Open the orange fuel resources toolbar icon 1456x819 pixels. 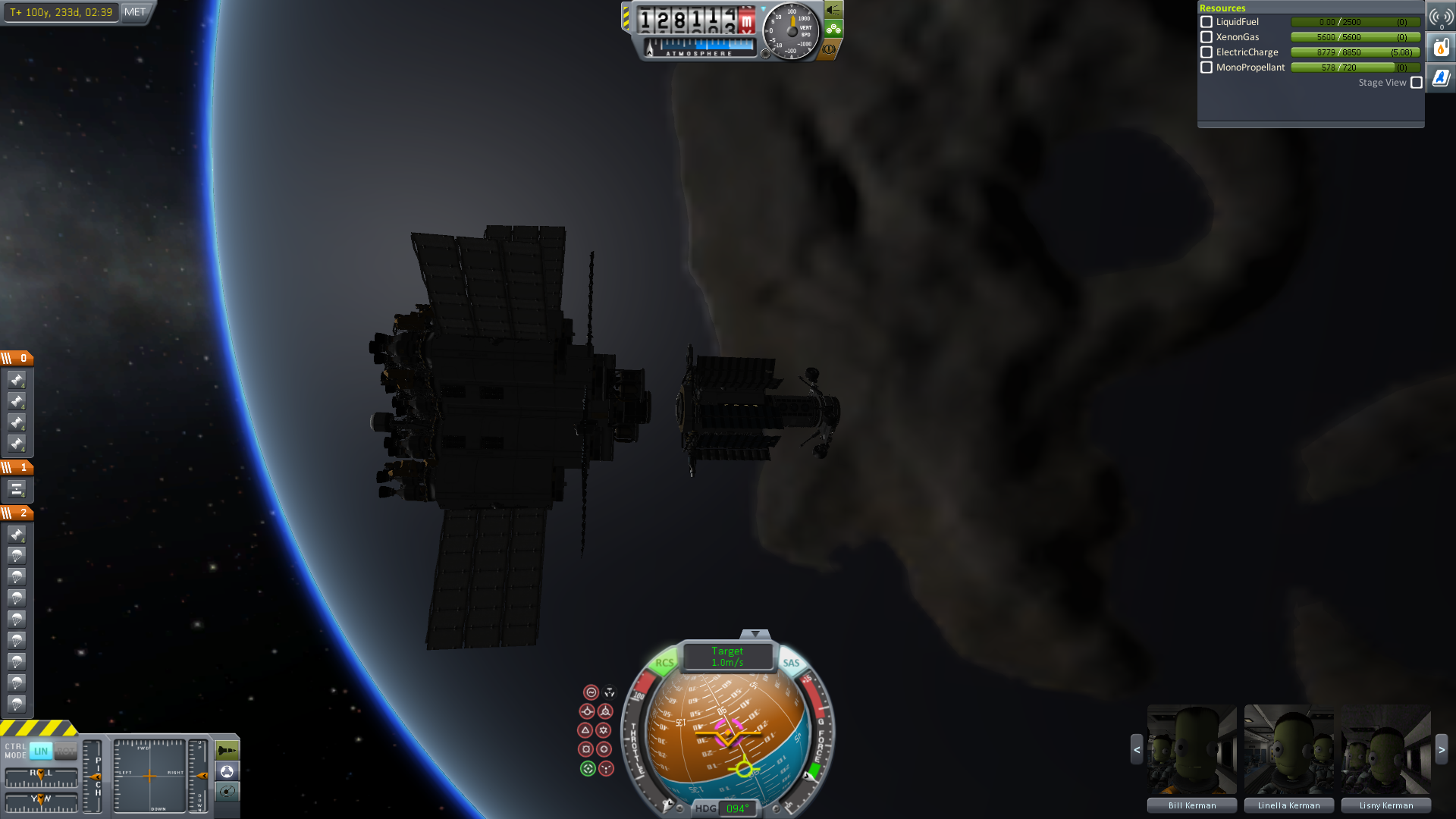[x=1441, y=48]
